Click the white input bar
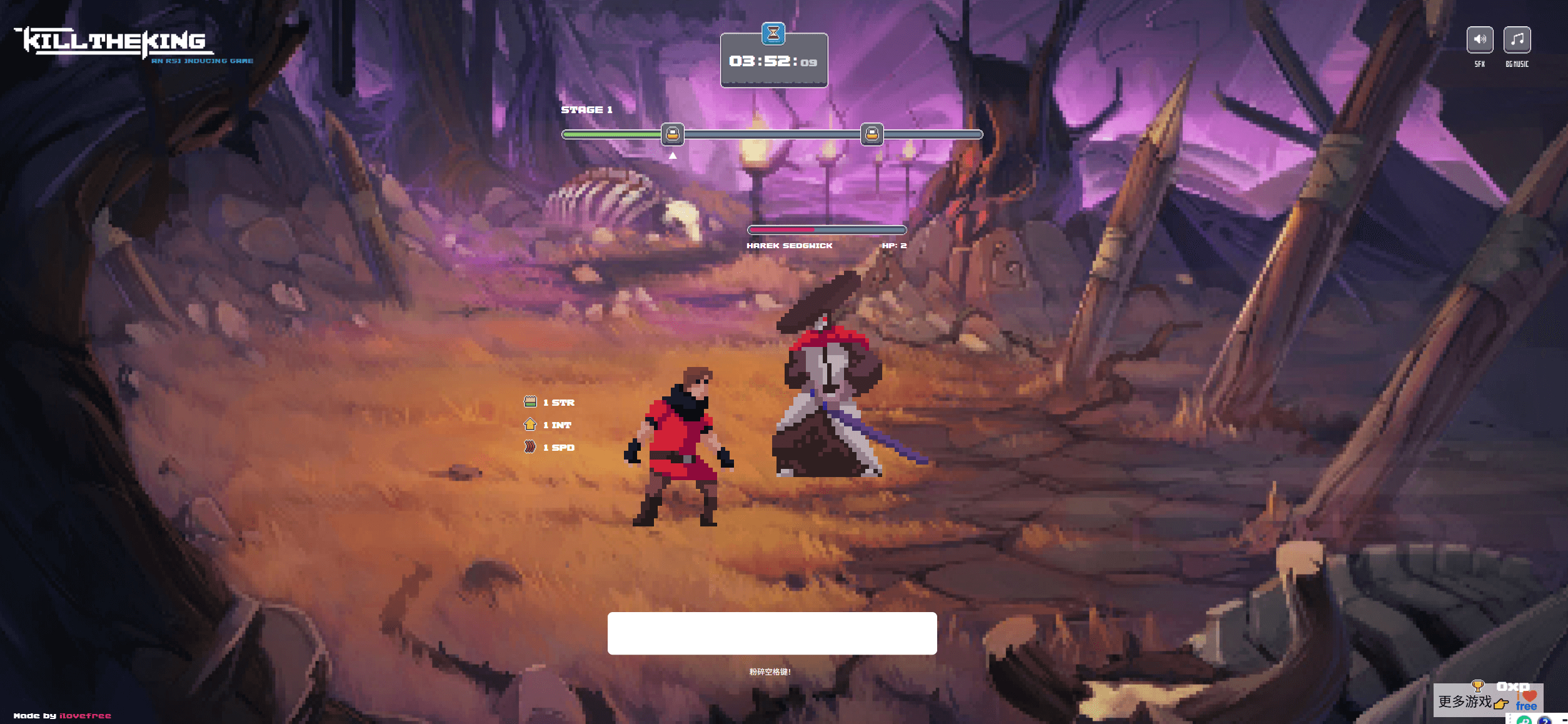This screenshot has height=724, width=1568. point(771,633)
